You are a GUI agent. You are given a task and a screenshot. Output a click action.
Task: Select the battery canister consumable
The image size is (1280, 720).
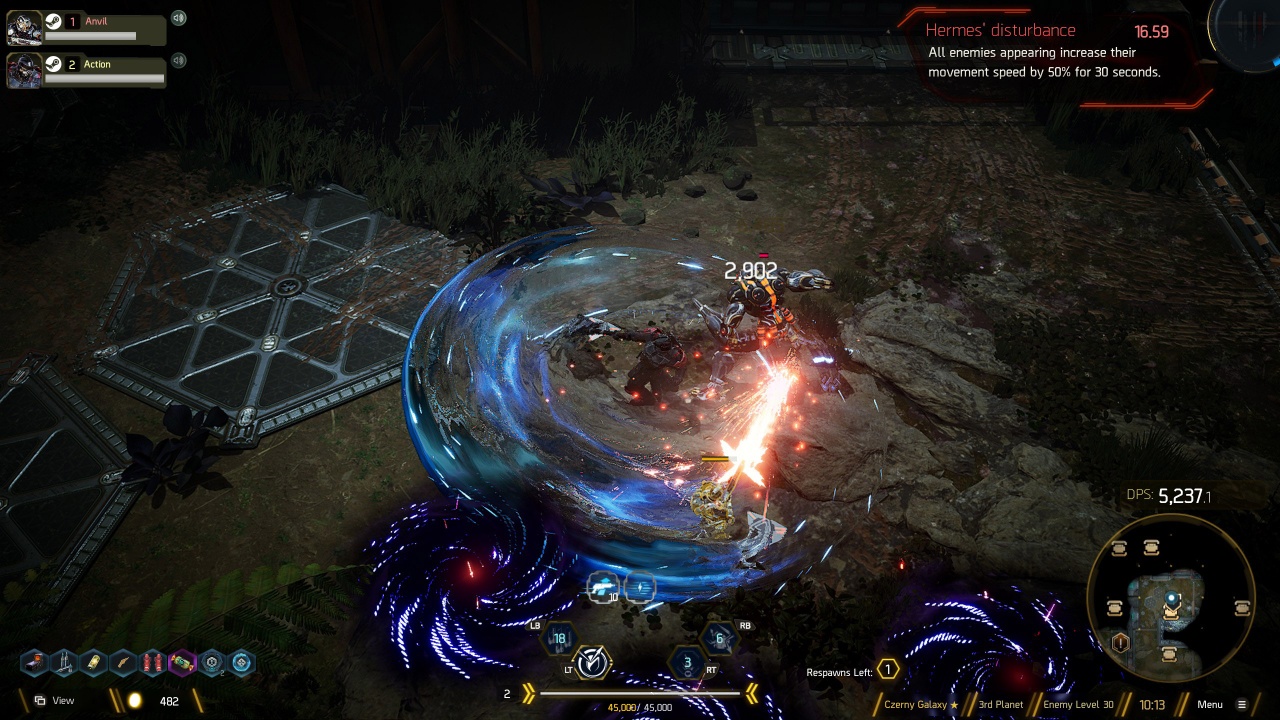[x=94, y=662]
